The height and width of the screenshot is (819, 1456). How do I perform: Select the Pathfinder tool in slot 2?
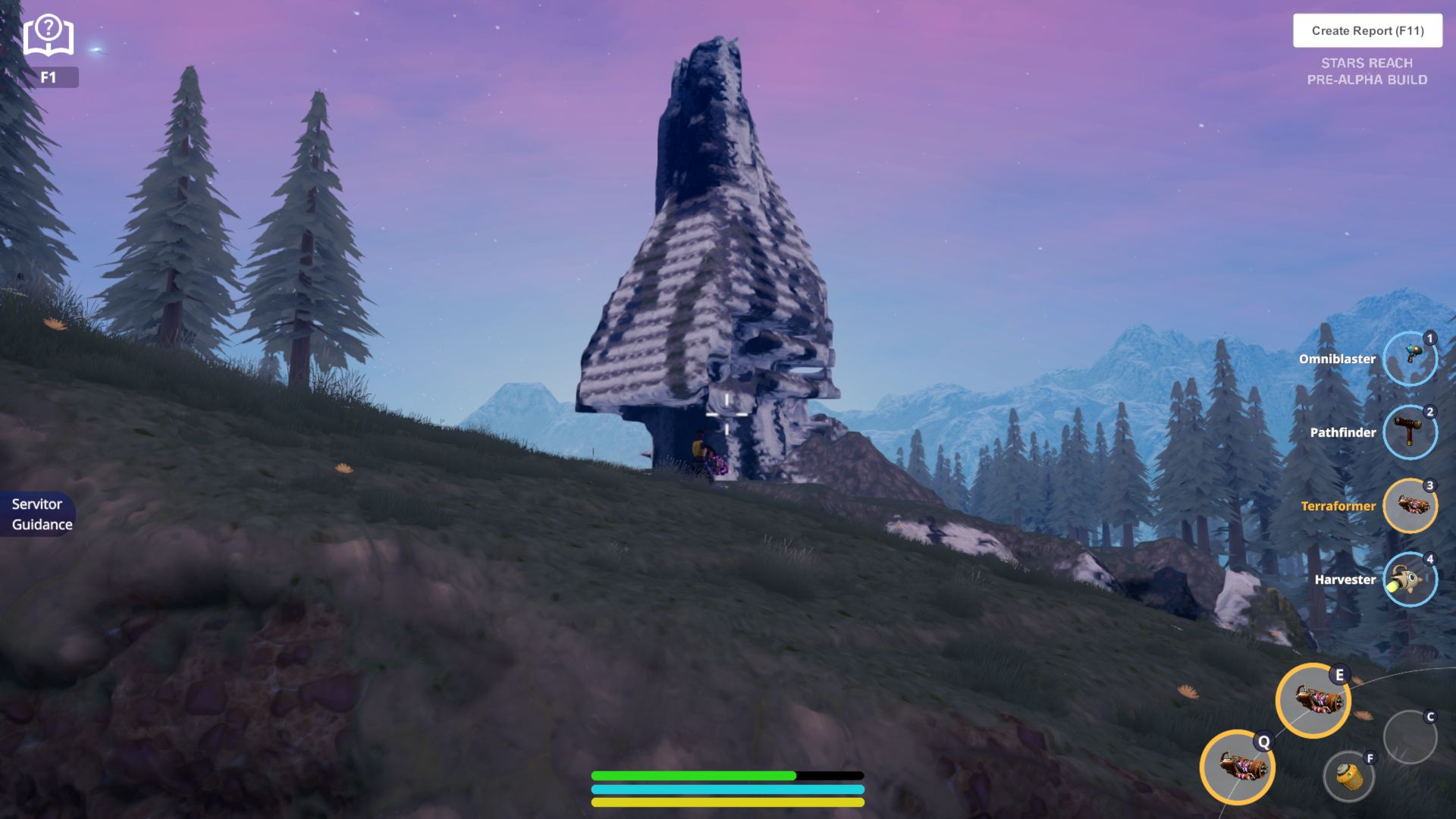click(1410, 432)
